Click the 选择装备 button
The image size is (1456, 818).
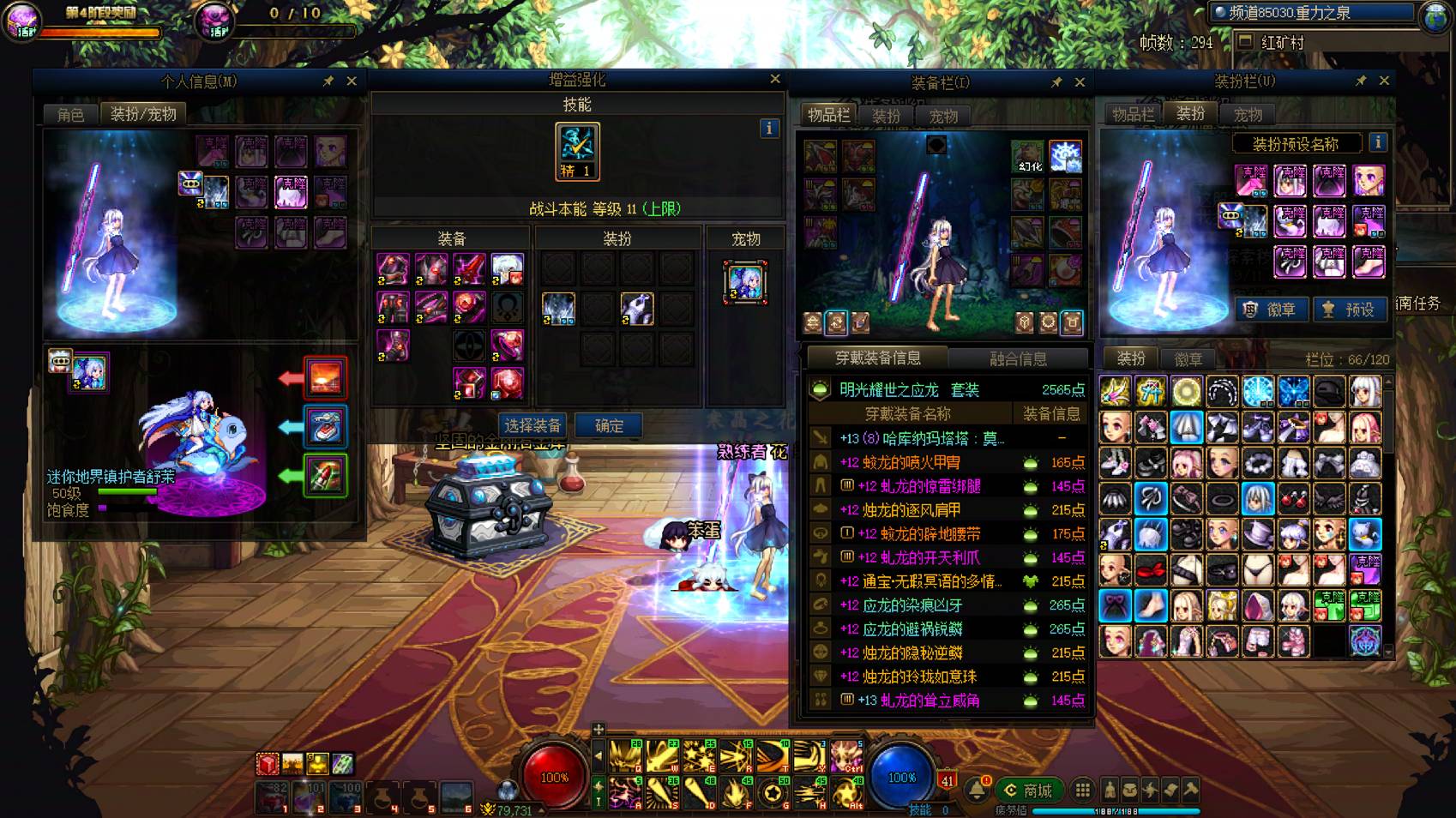pos(532,425)
